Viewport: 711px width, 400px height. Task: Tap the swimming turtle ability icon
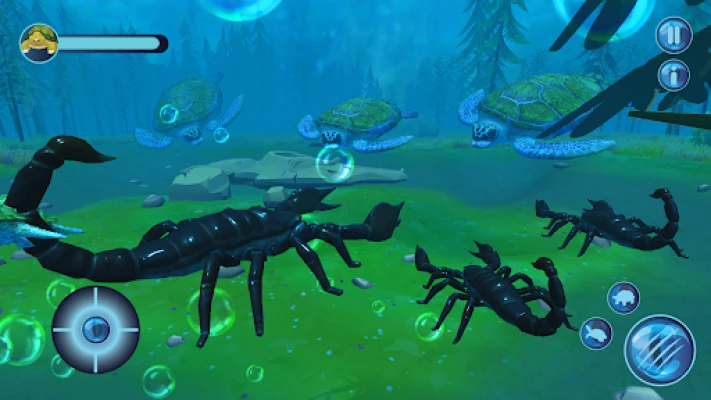(x=596, y=333)
